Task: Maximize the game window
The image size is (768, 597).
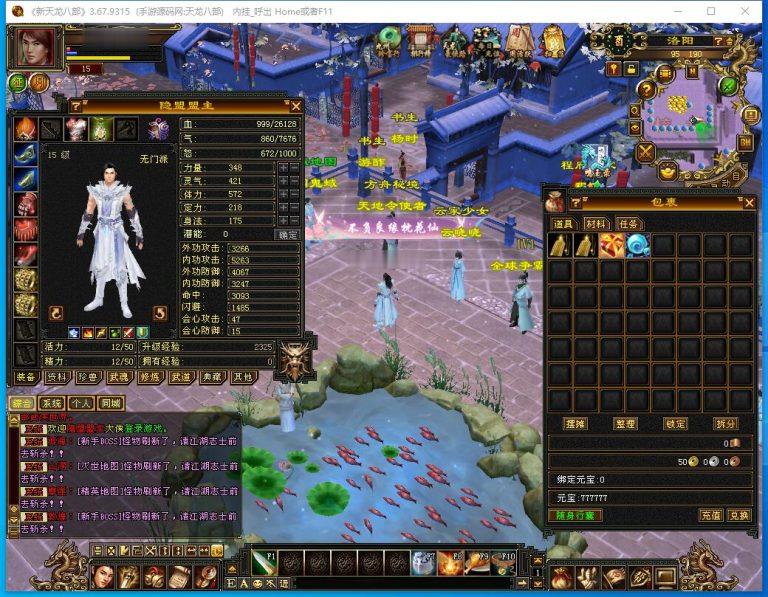Action: tap(711, 11)
